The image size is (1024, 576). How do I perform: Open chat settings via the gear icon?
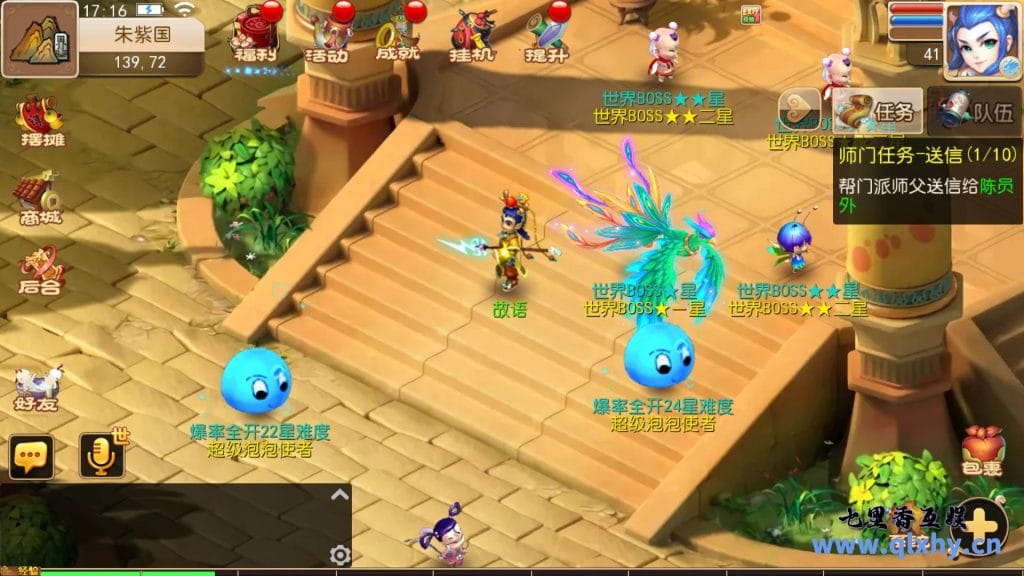point(340,555)
